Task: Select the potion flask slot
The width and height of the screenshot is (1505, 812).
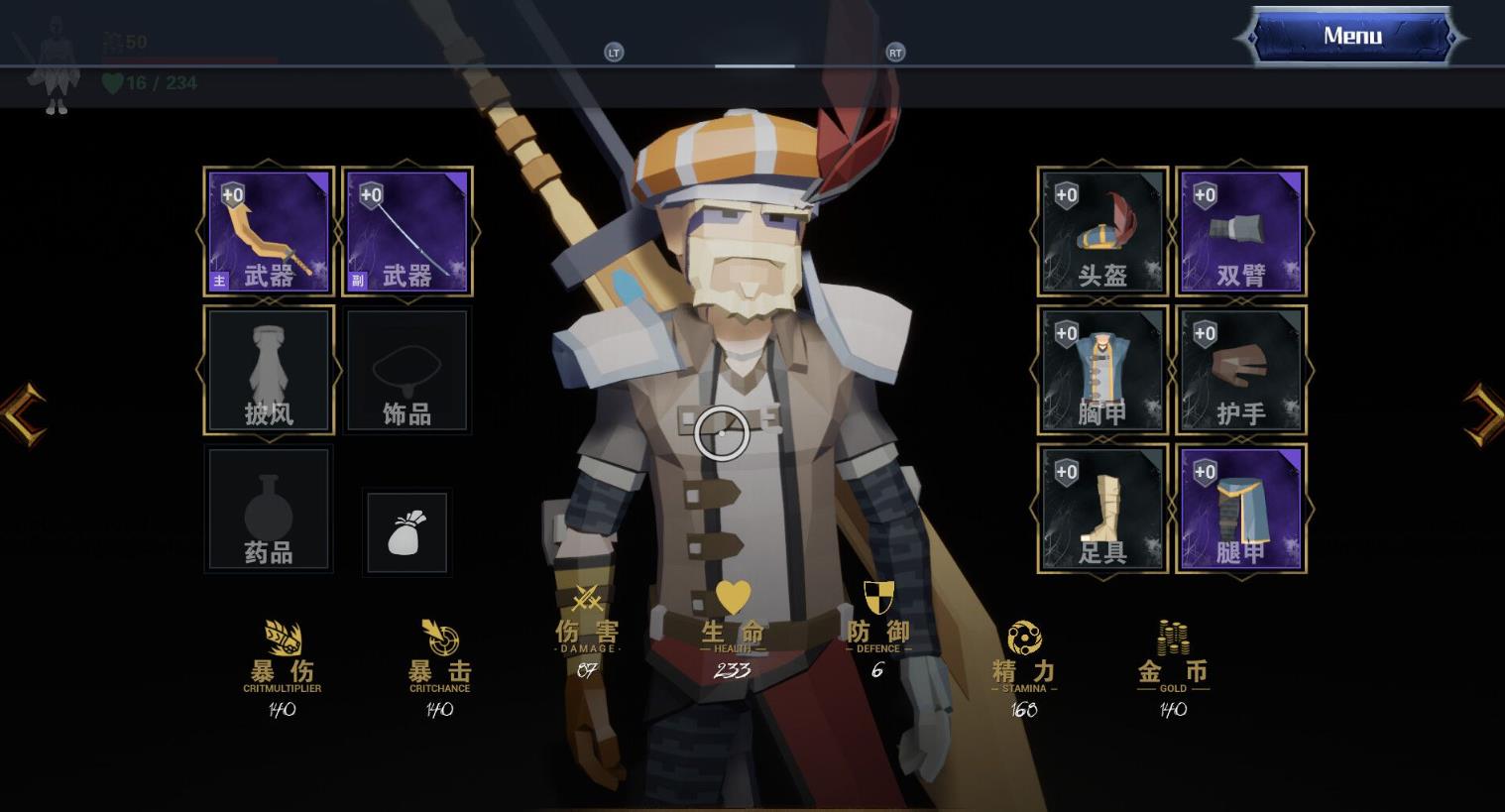Action: pos(269,510)
